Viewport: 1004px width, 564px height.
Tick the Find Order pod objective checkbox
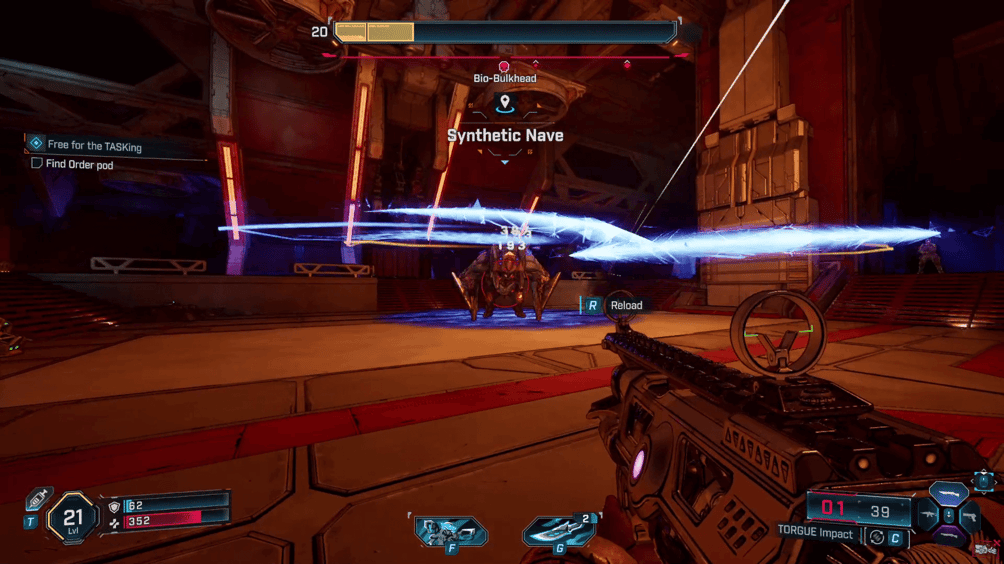37,164
